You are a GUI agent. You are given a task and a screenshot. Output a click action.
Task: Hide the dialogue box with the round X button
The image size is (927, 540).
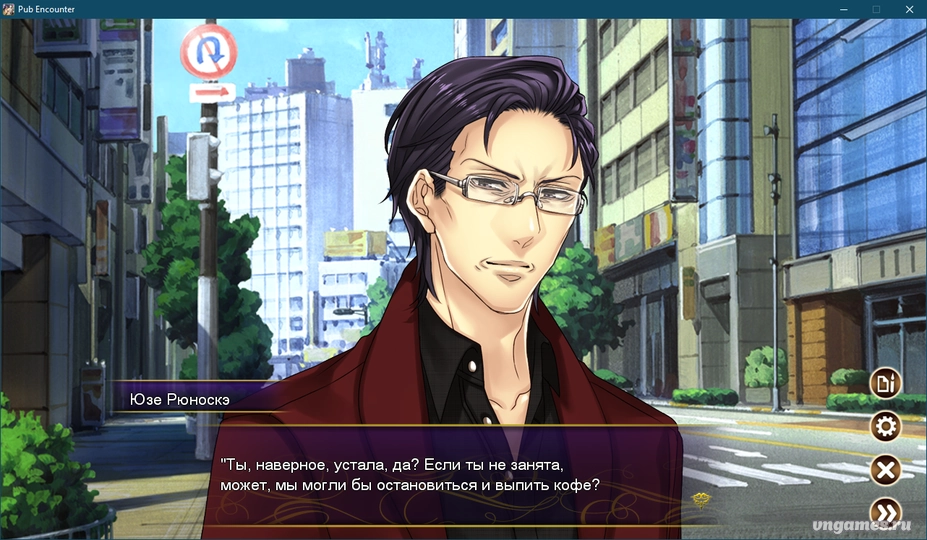(x=885, y=470)
